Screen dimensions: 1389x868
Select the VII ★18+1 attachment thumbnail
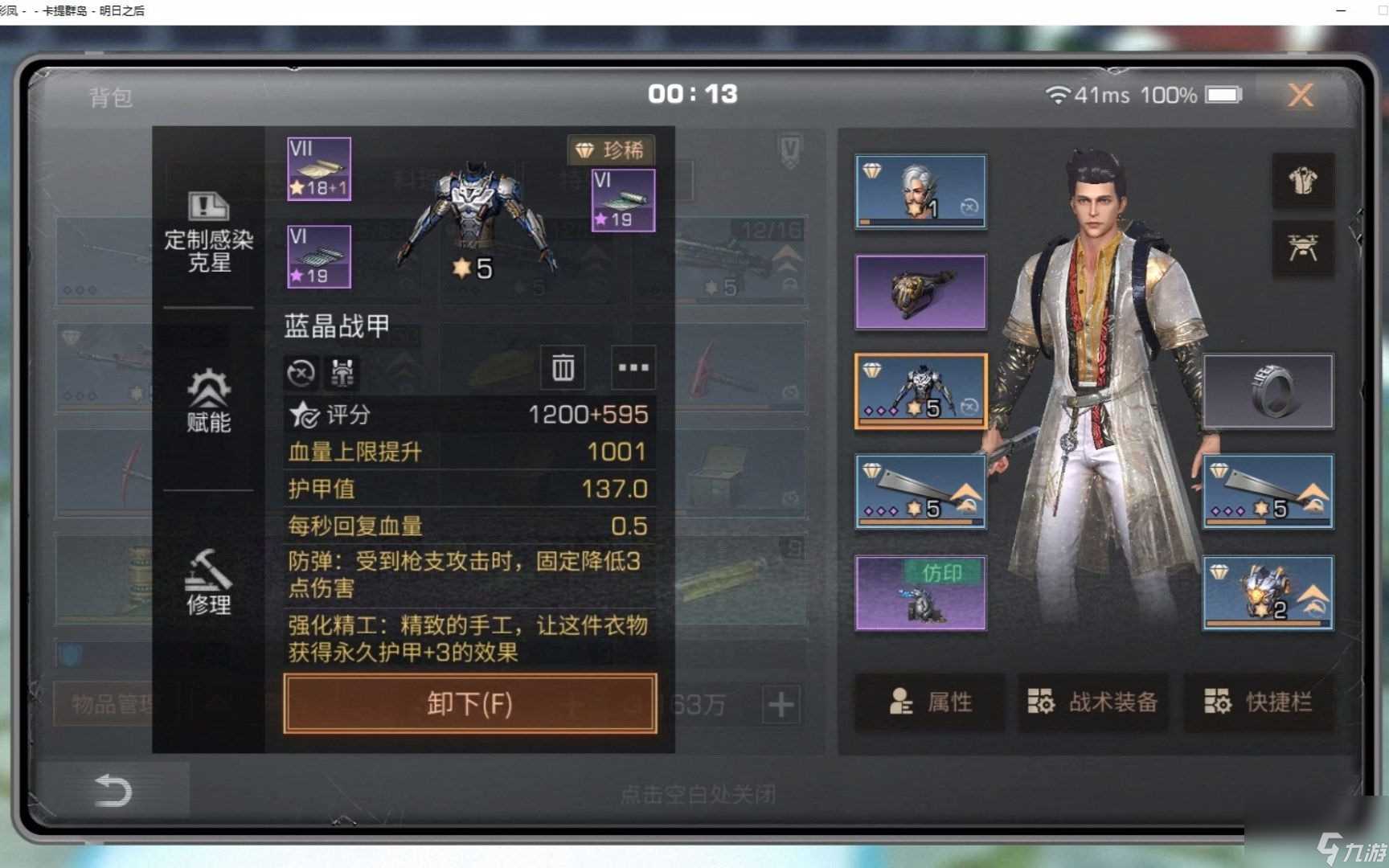(318, 167)
